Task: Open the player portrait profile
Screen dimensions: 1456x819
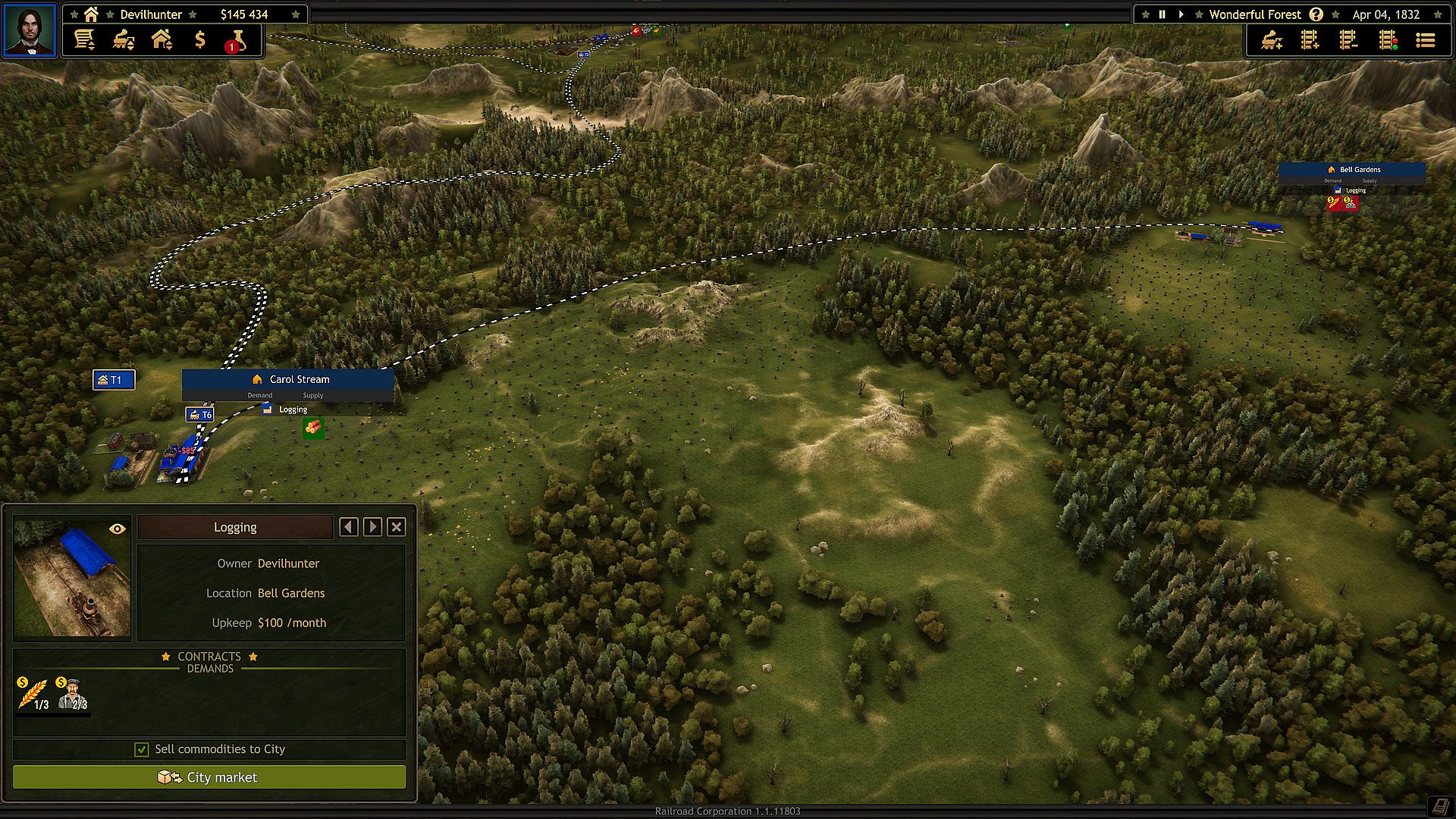Action: pos(30,30)
